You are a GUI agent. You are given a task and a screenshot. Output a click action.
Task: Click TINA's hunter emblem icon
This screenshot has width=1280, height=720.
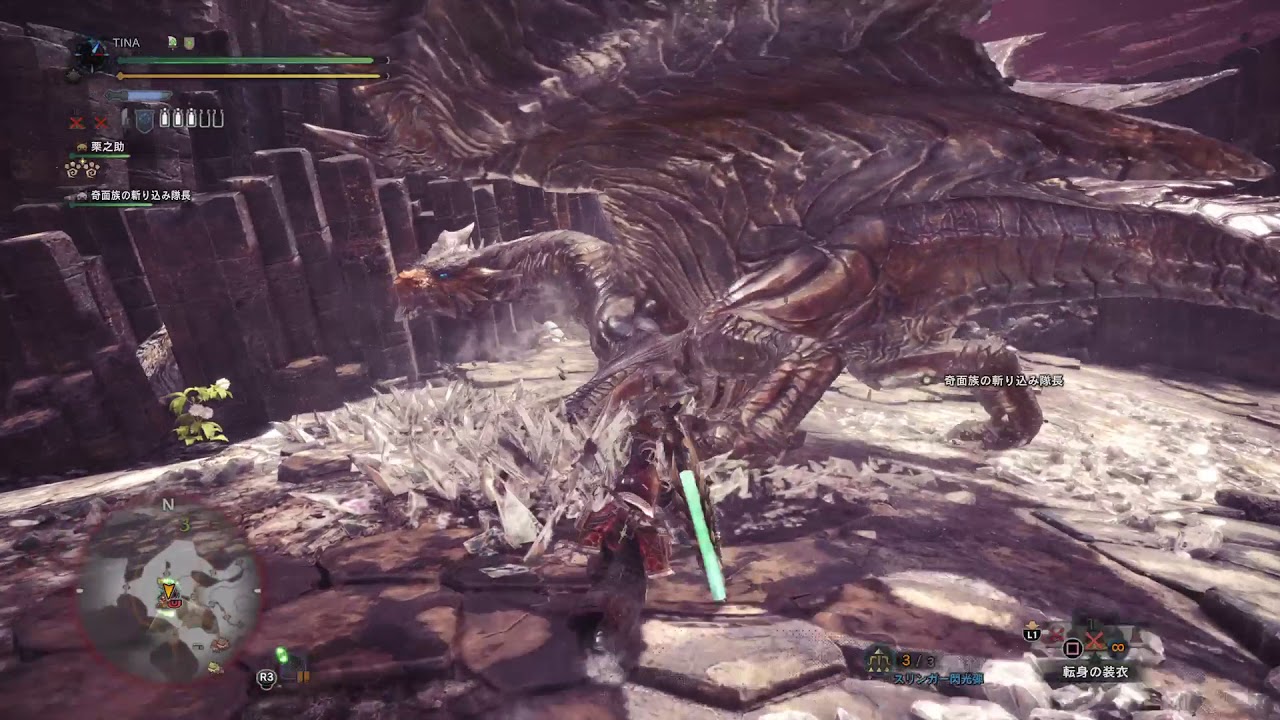point(90,50)
